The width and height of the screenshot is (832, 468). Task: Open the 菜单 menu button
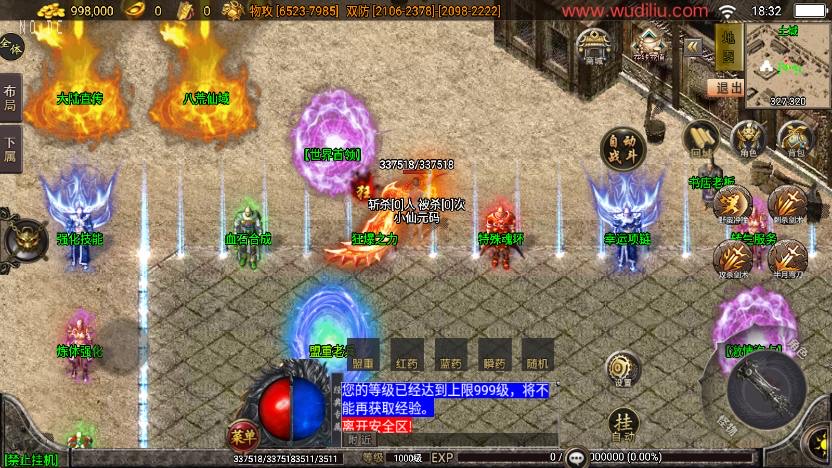pyautogui.click(x=243, y=436)
